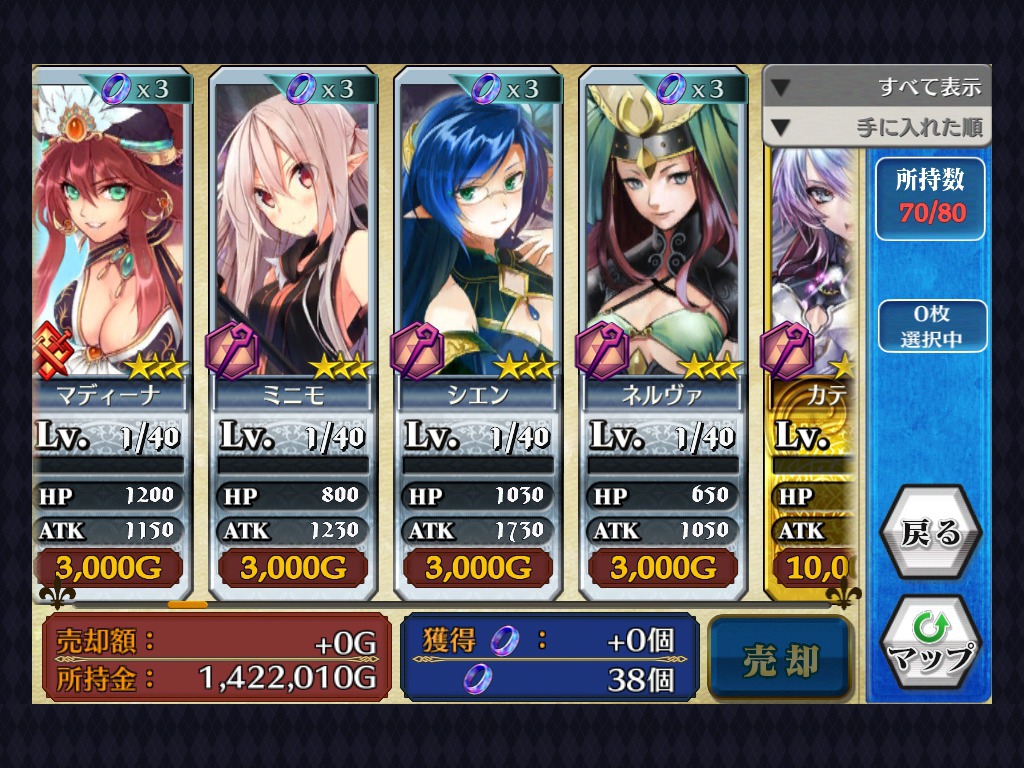Select the ネルヴァ character card
1024x768 pixels.
tap(663, 300)
